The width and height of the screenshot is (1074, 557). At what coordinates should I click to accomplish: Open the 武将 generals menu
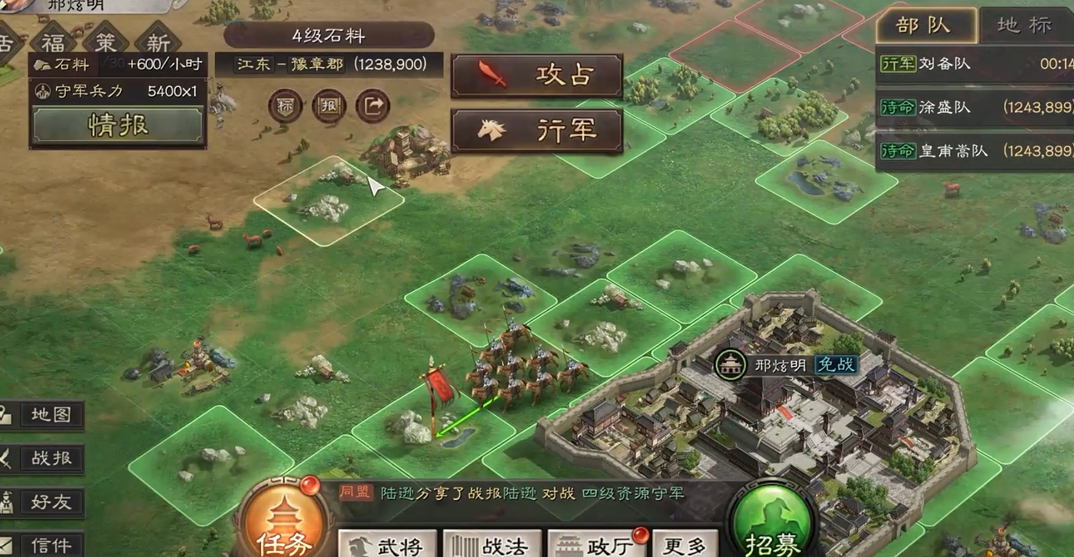388,544
